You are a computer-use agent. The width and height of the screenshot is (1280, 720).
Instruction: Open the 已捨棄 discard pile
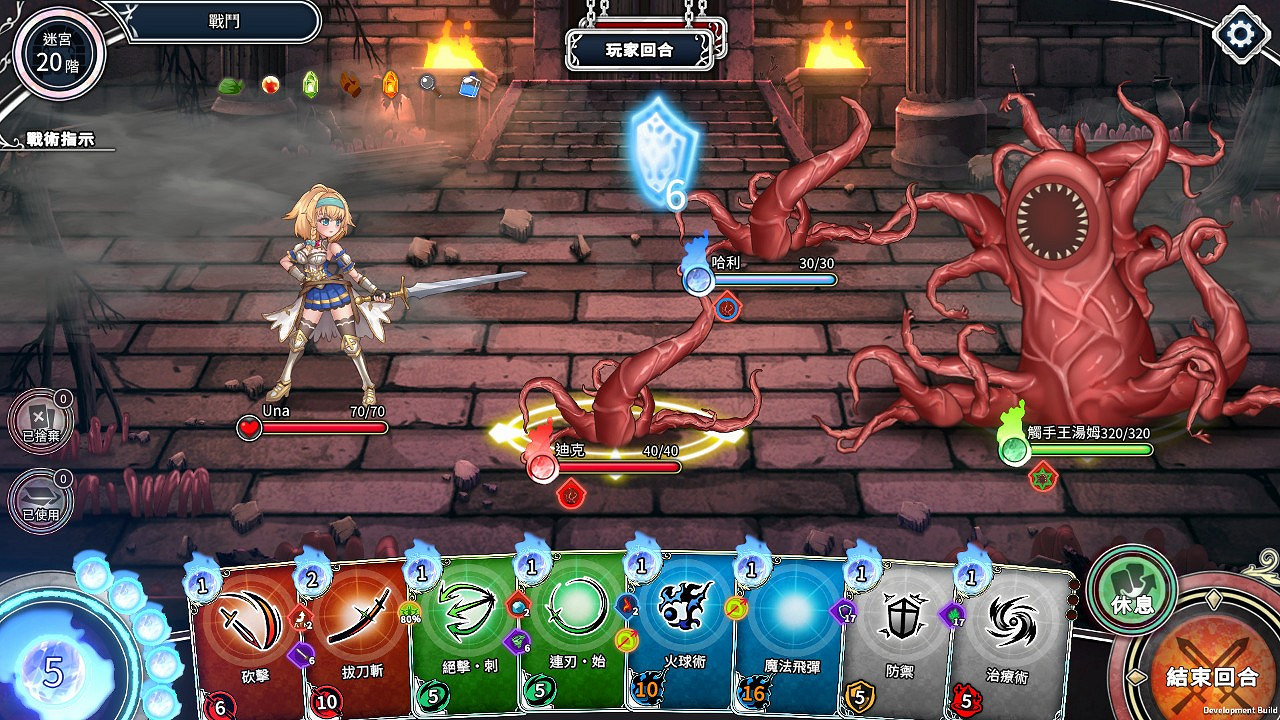click(40, 420)
